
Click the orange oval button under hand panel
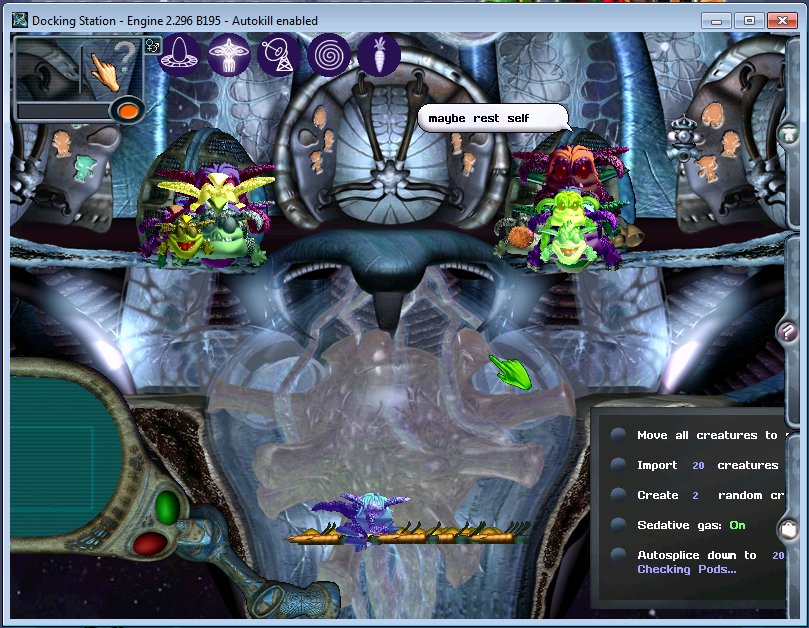[126, 110]
